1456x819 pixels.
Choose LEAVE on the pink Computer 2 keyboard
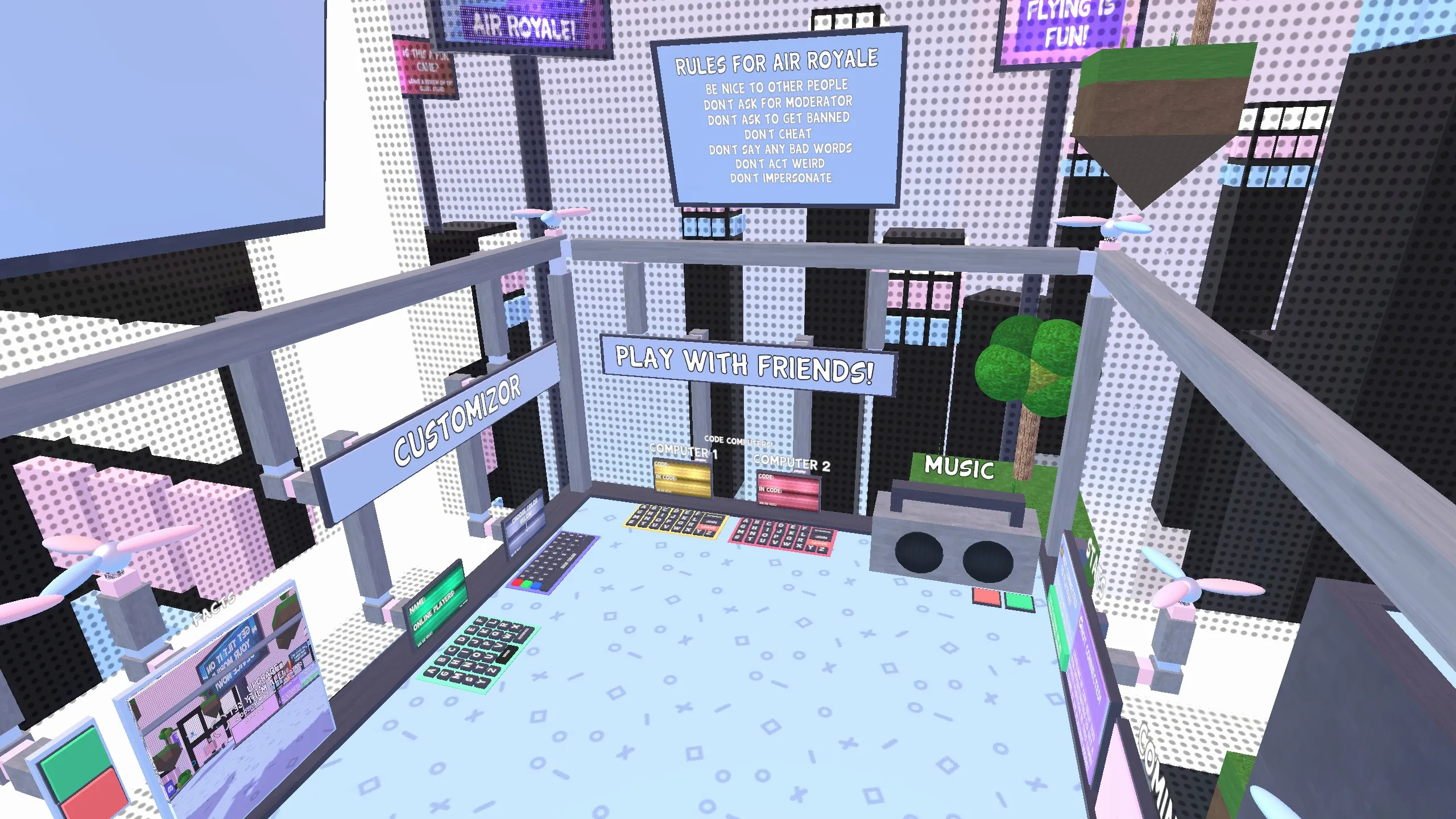(818, 544)
